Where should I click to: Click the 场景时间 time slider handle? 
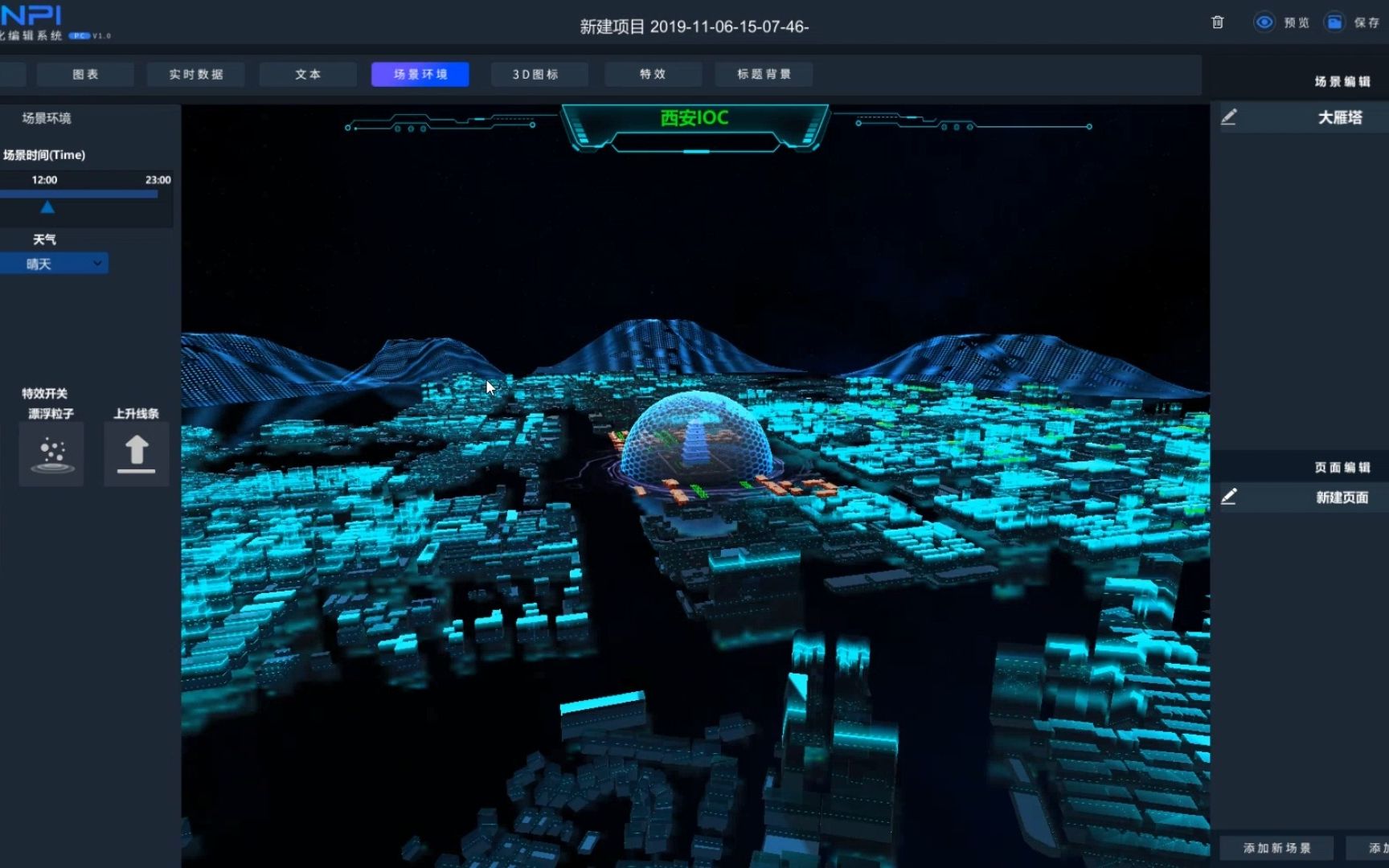coord(48,206)
